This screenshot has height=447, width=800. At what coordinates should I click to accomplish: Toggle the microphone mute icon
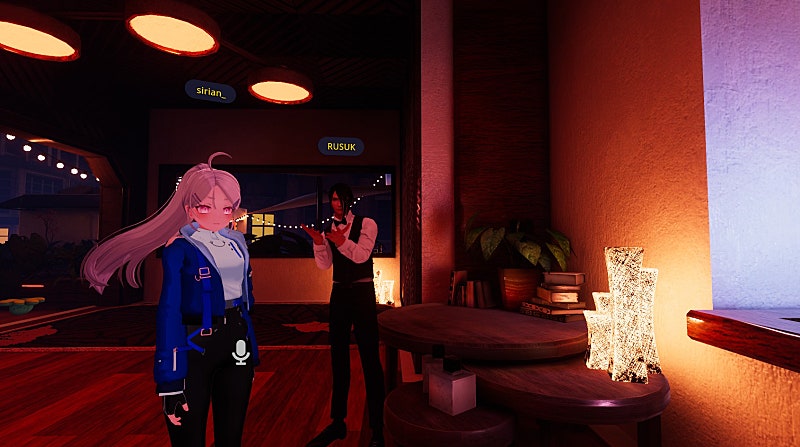pyautogui.click(x=240, y=351)
